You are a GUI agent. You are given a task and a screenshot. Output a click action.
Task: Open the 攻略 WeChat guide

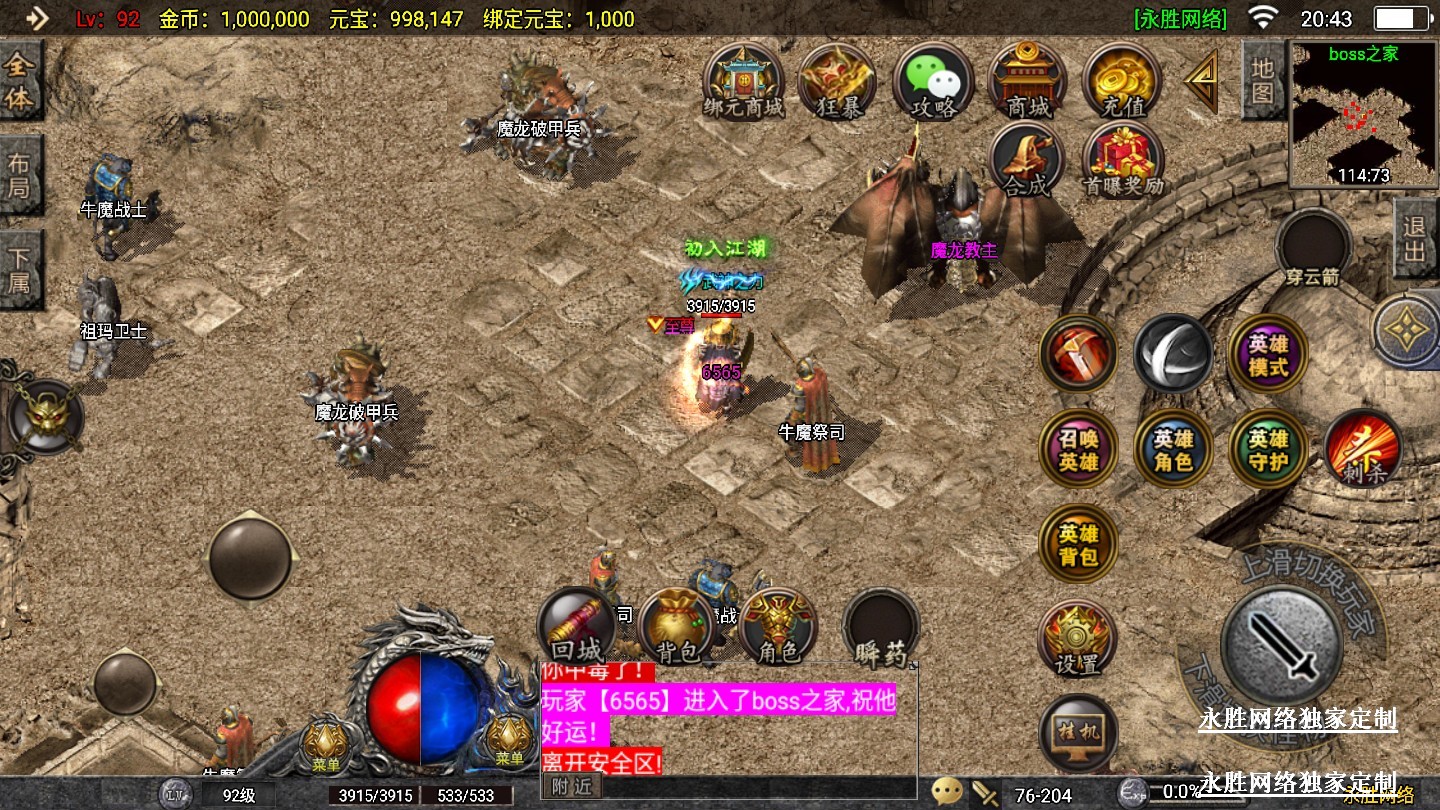[x=932, y=80]
